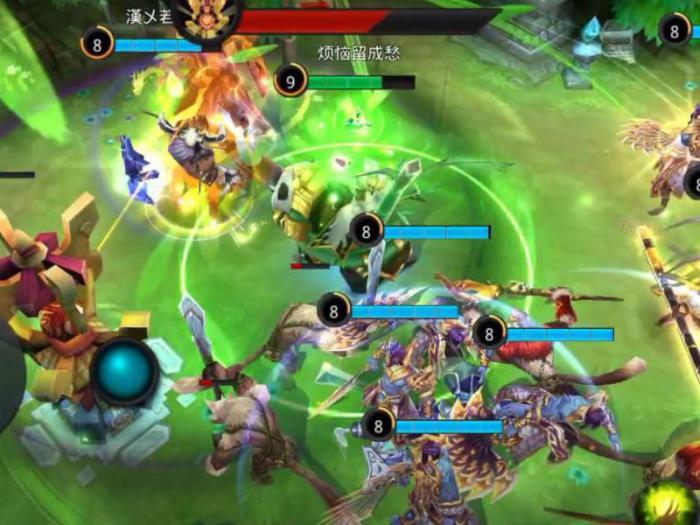Activate the glowing green skill button

tap(669, 502)
